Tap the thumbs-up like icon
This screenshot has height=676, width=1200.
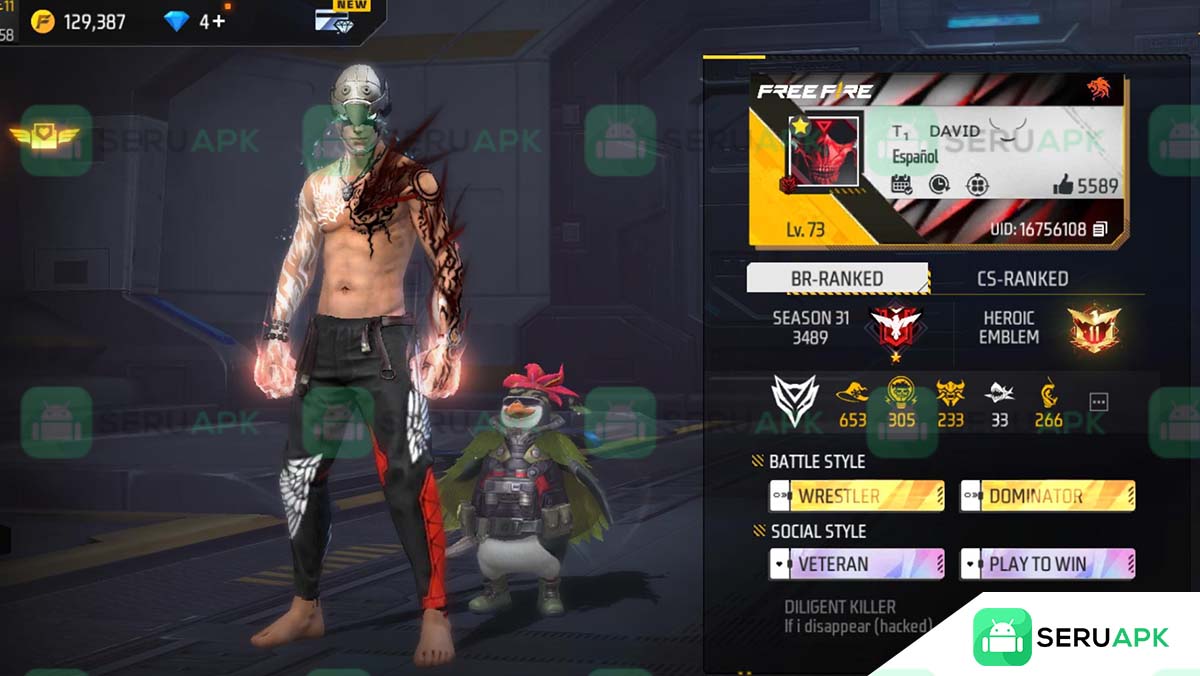point(1063,185)
